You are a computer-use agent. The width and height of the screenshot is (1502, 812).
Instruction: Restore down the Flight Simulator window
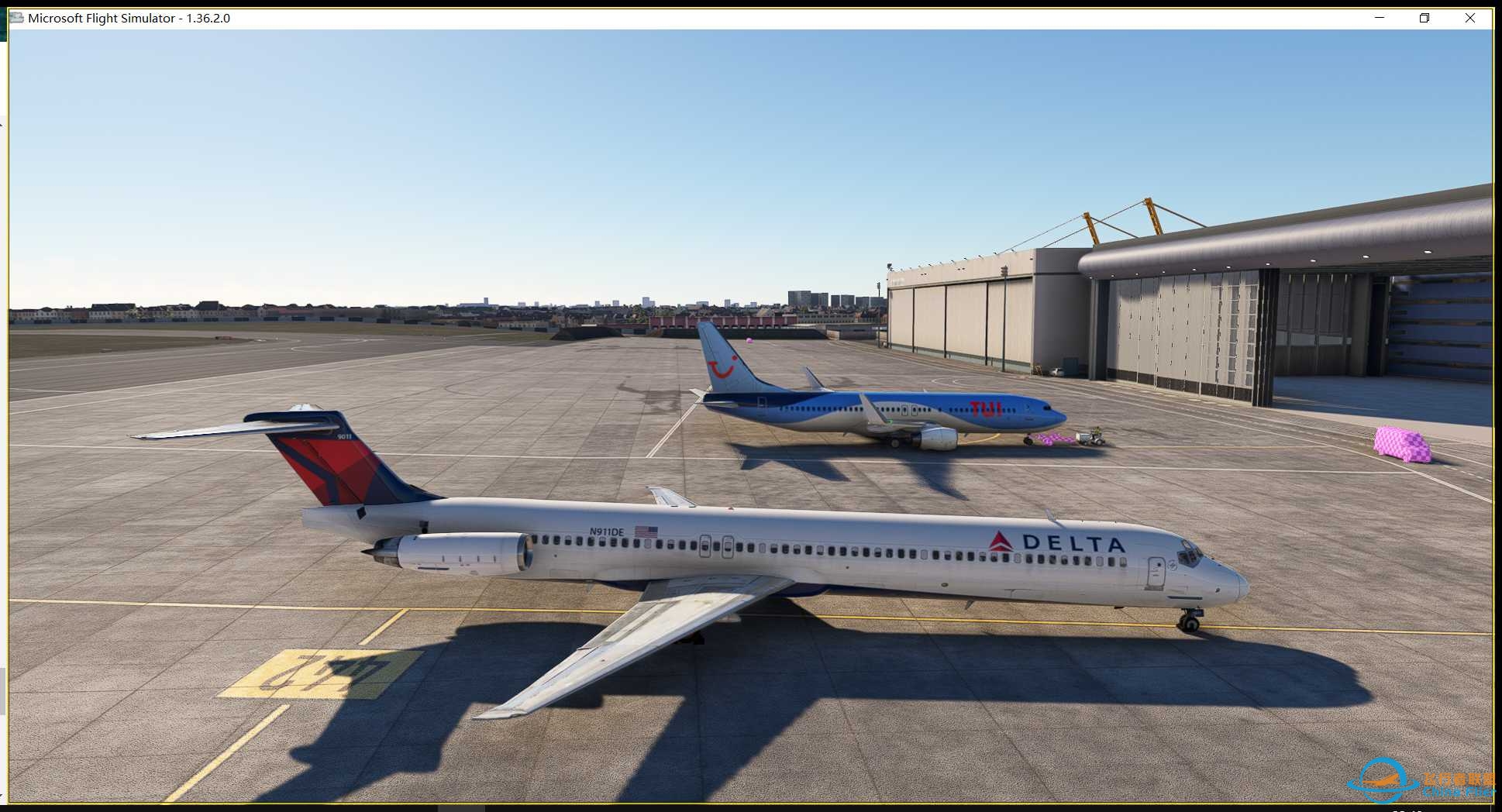[1424, 17]
